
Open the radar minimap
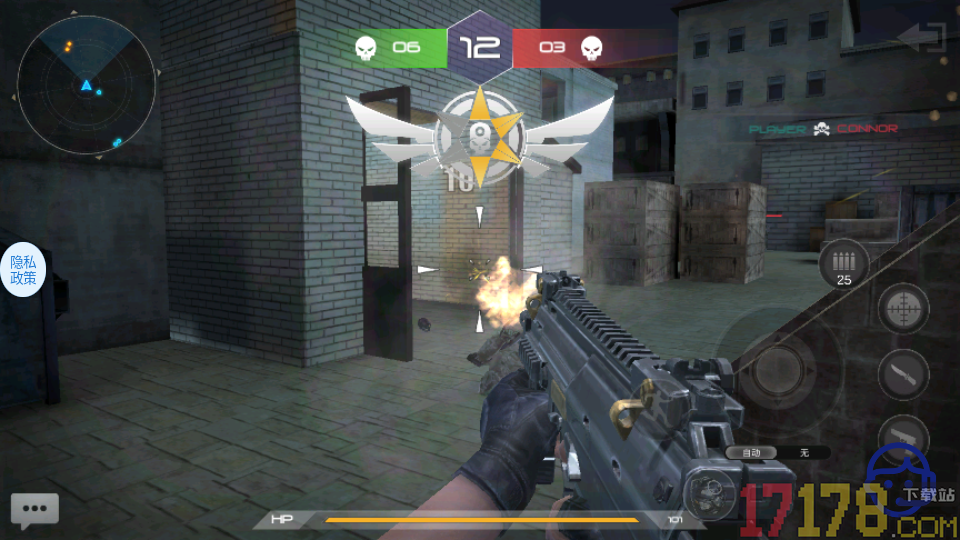pos(87,86)
